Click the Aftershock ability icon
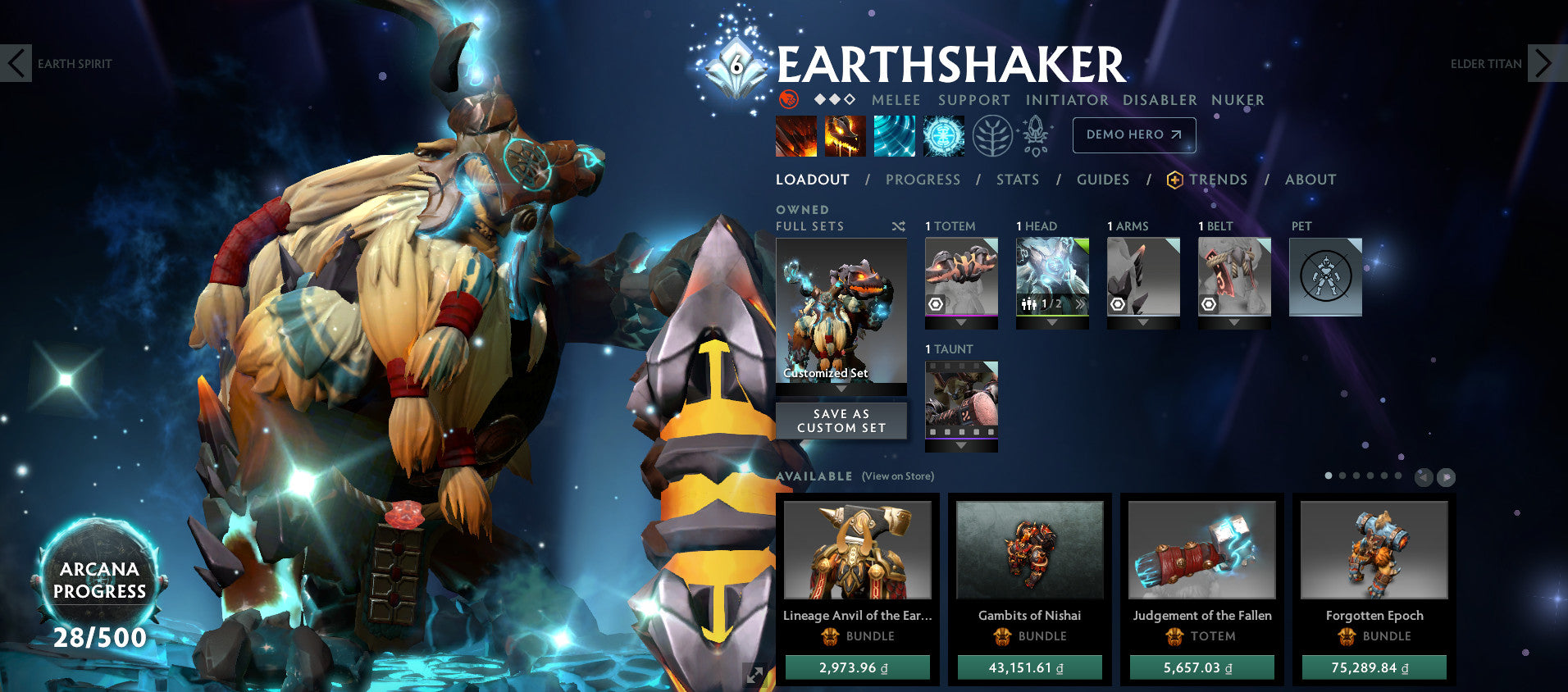The image size is (1568, 692). 894,135
